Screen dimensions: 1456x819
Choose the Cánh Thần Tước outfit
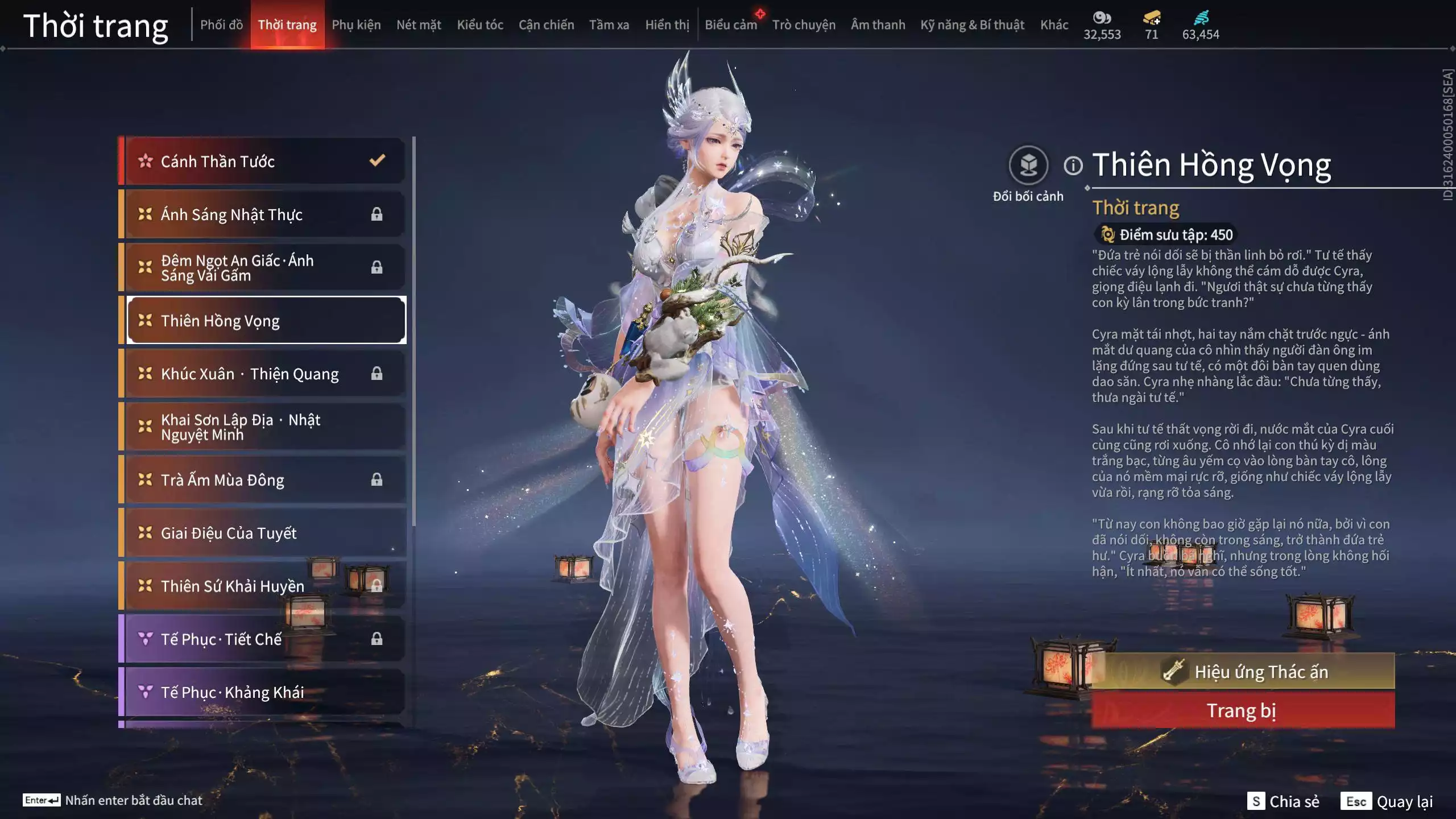pyautogui.click(x=264, y=162)
